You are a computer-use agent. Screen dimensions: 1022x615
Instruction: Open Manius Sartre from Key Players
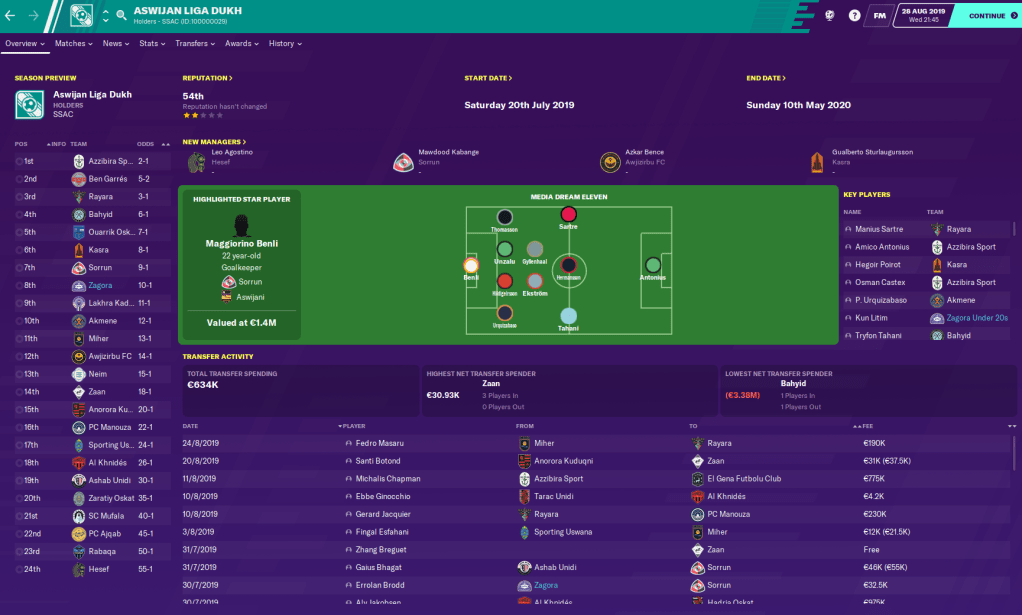(880, 229)
